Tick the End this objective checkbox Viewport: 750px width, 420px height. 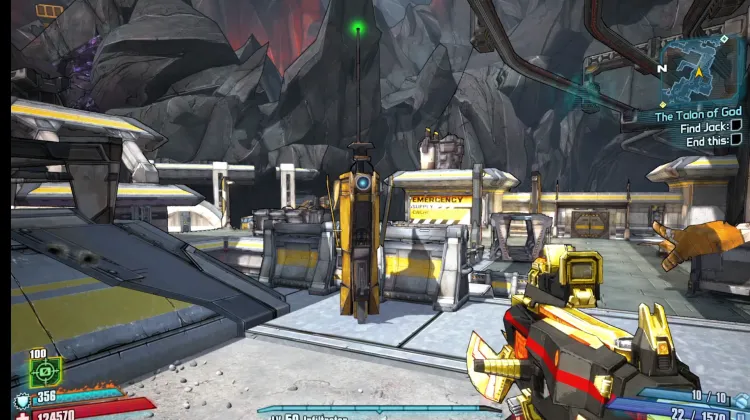735,141
